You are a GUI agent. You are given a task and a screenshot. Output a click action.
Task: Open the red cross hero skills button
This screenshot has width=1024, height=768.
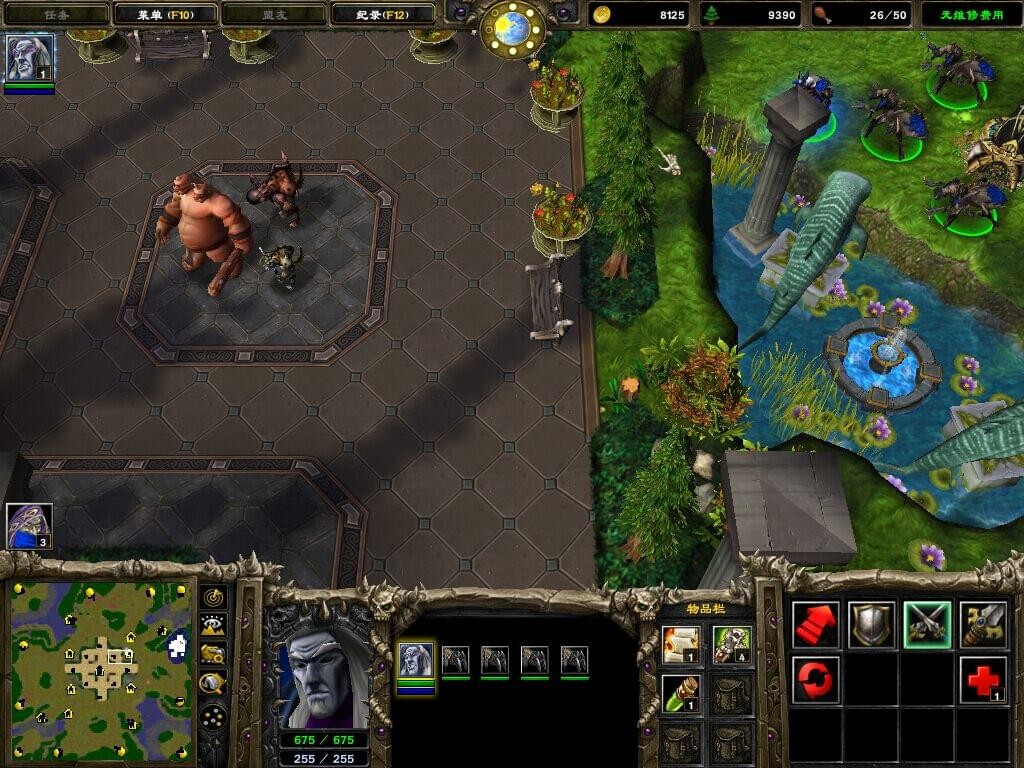pos(982,680)
